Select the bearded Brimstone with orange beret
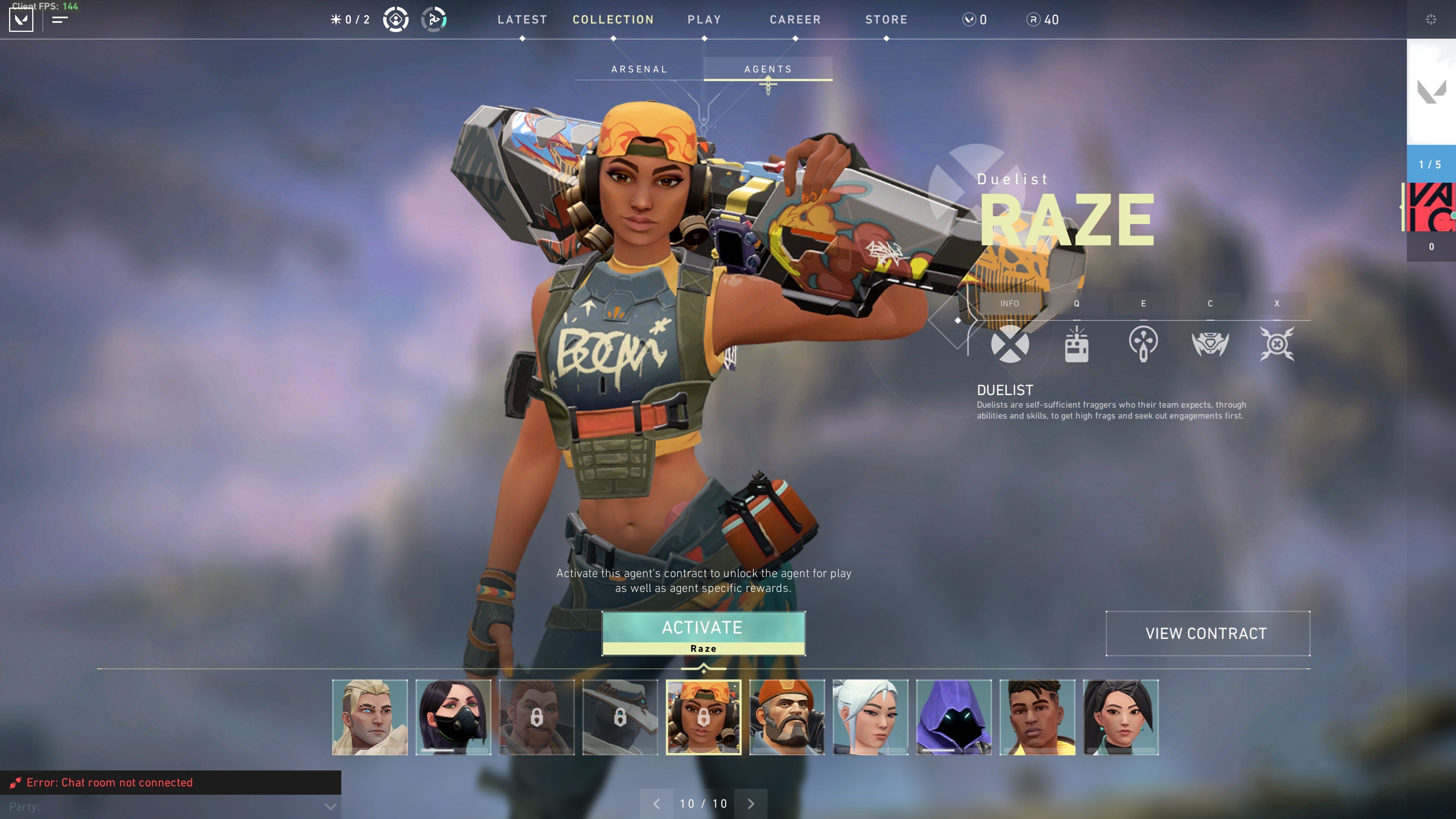 pyautogui.click(x=787, y=717)
